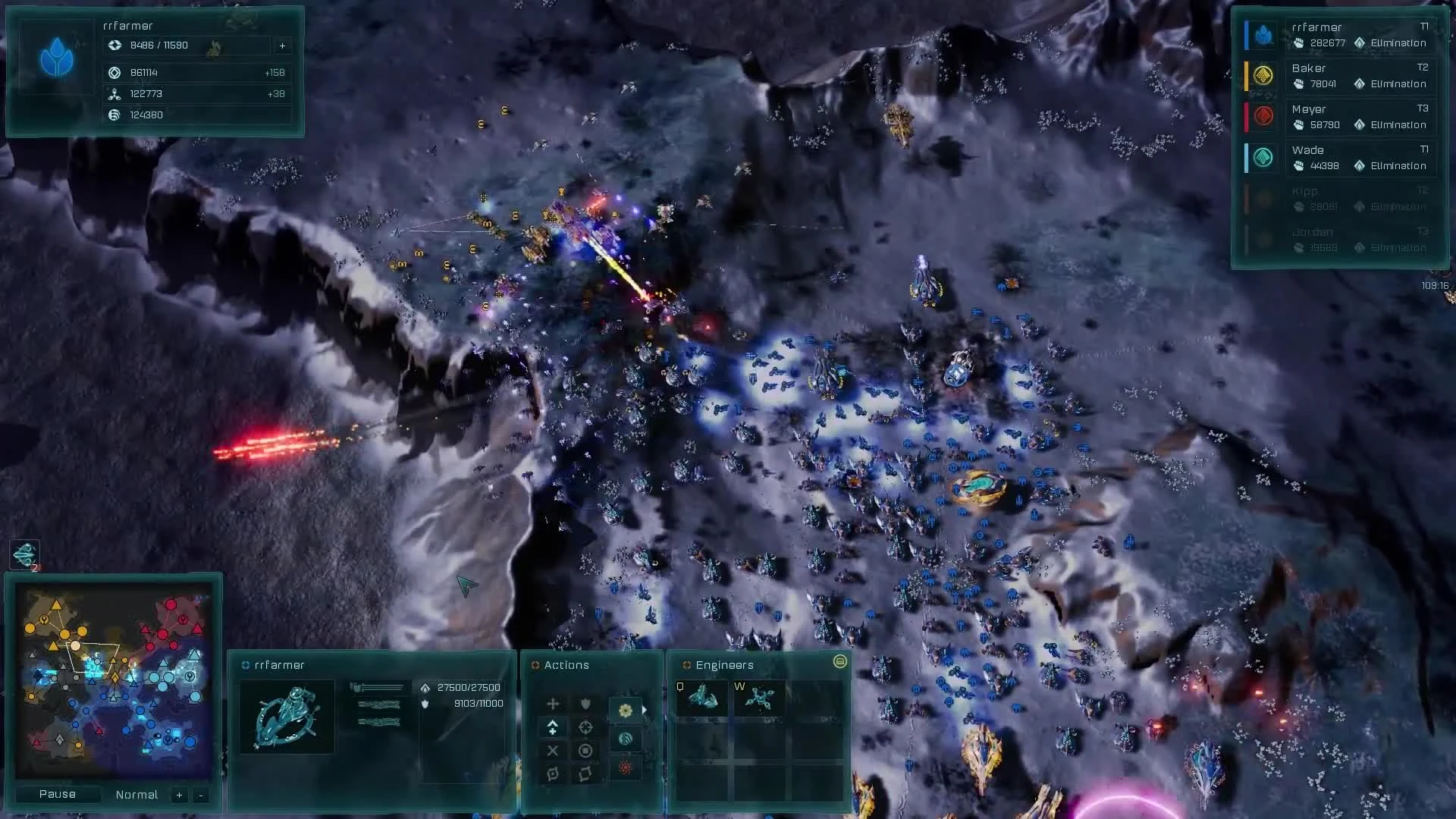Image resolution: width=1456 pixels, height=819 pixels.
Task: Click the highlighted unit upgrade action
Action: click(x=553, y=727)
